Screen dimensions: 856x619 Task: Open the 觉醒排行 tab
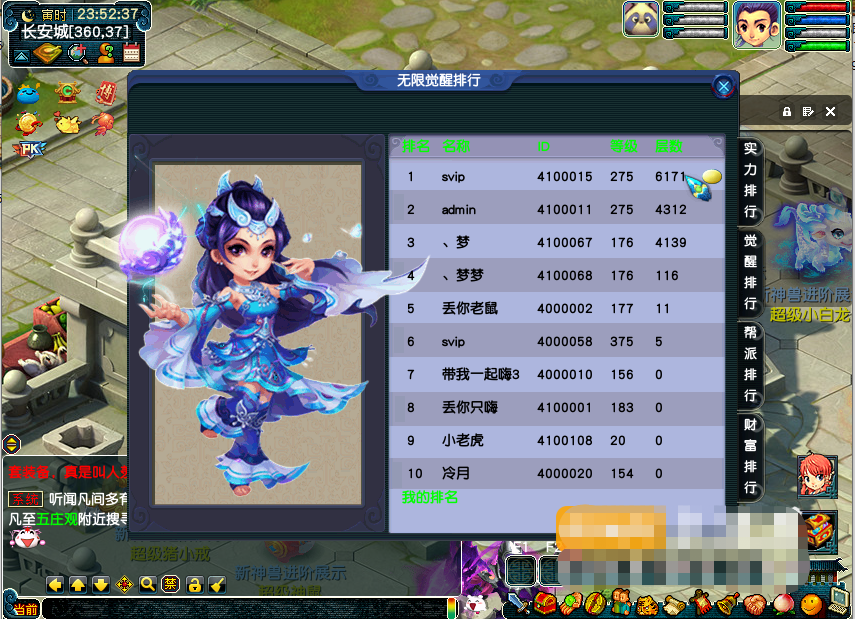click(x=750, y=270)
